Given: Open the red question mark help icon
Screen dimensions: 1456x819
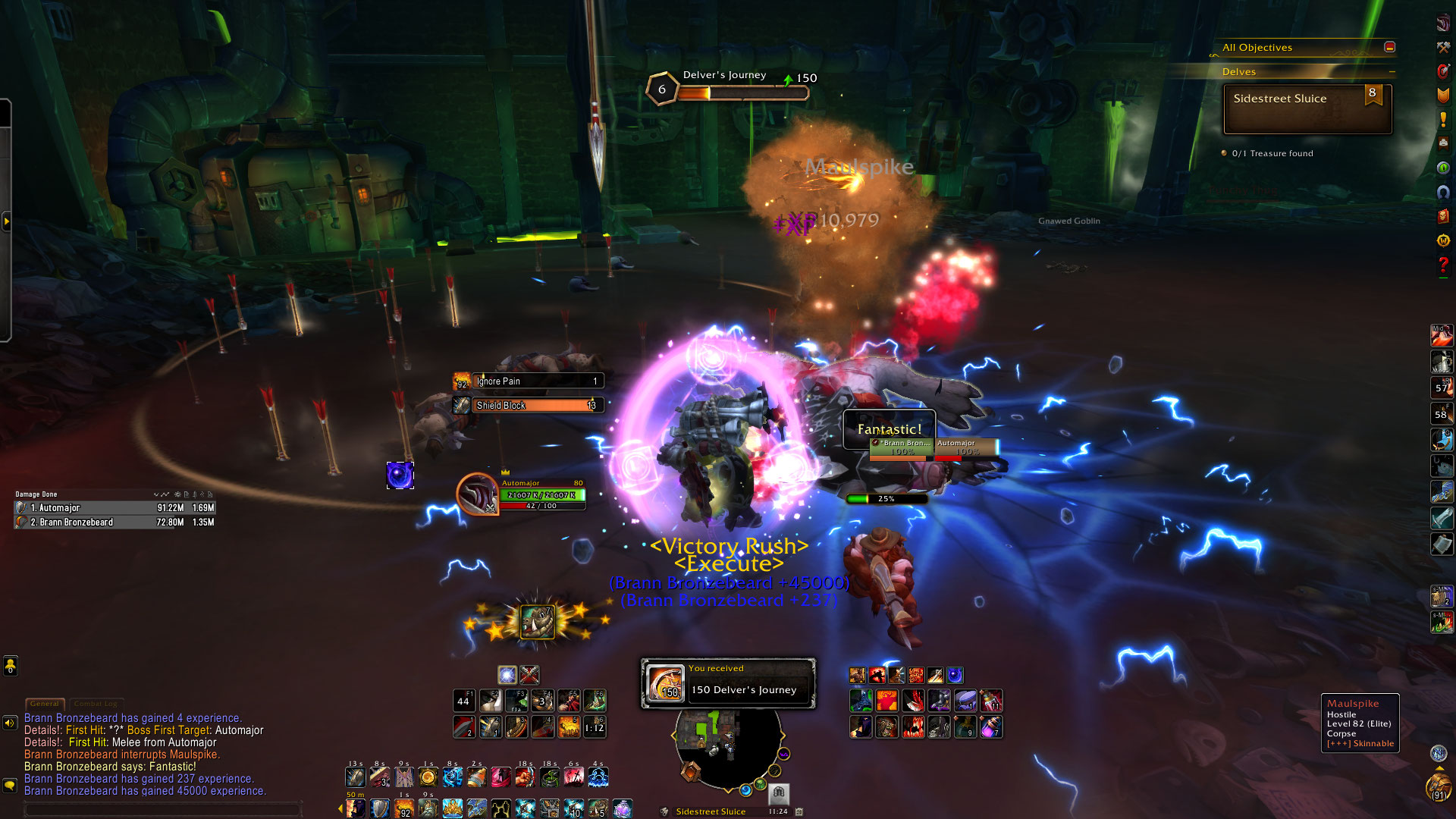Looking at the screenshot, I should 1442,265.
